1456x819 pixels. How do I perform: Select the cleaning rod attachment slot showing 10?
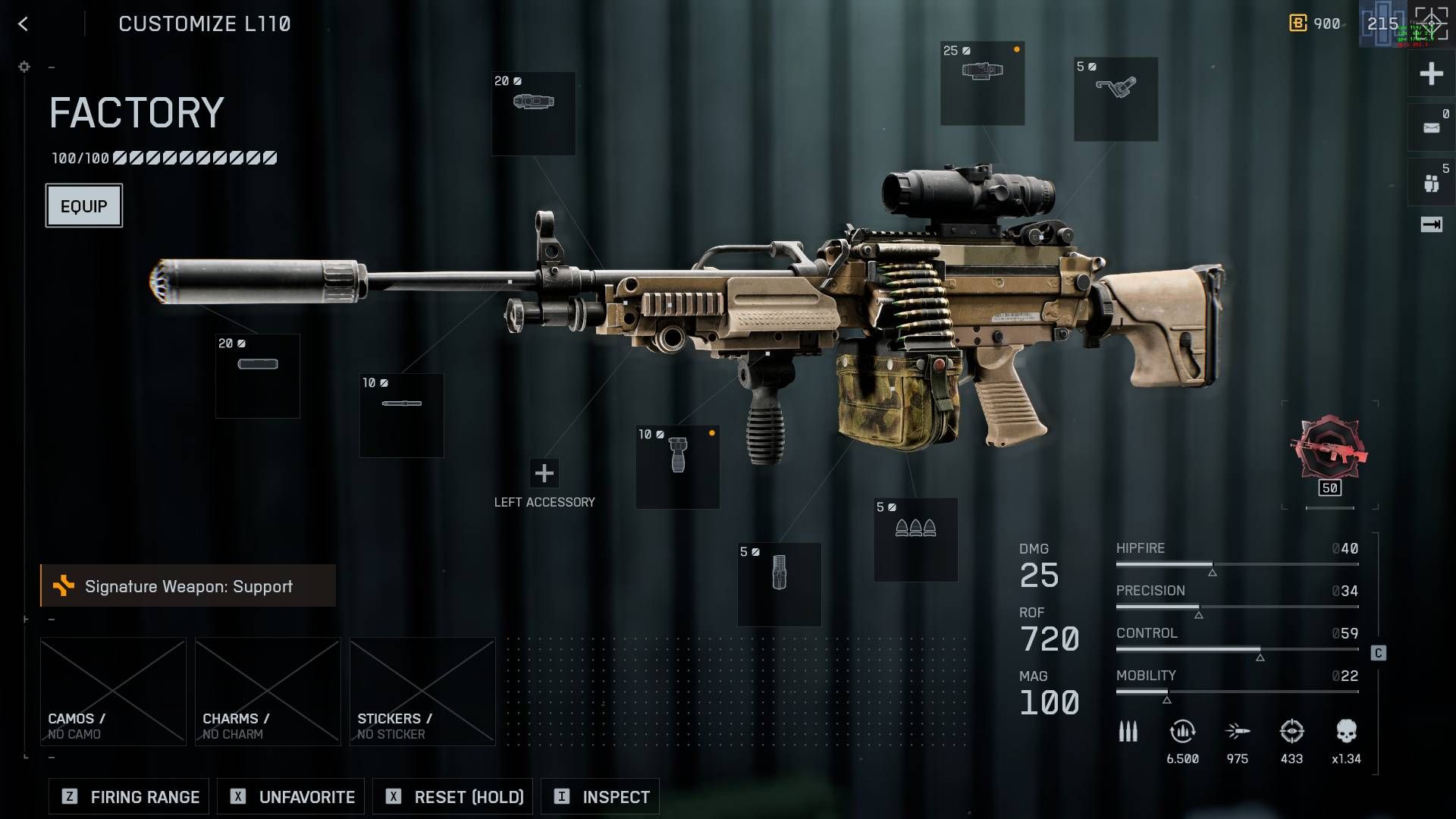click(x=401, y=415)
